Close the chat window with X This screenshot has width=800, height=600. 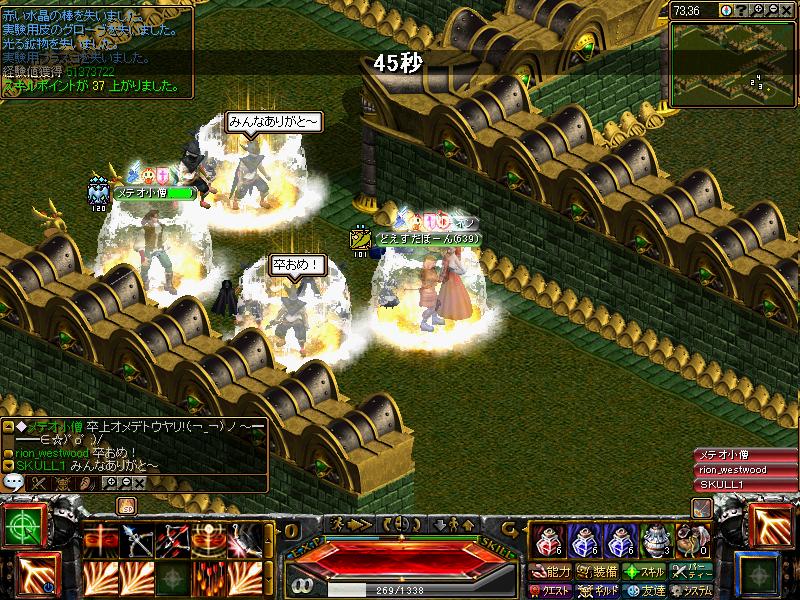[139, 483]
